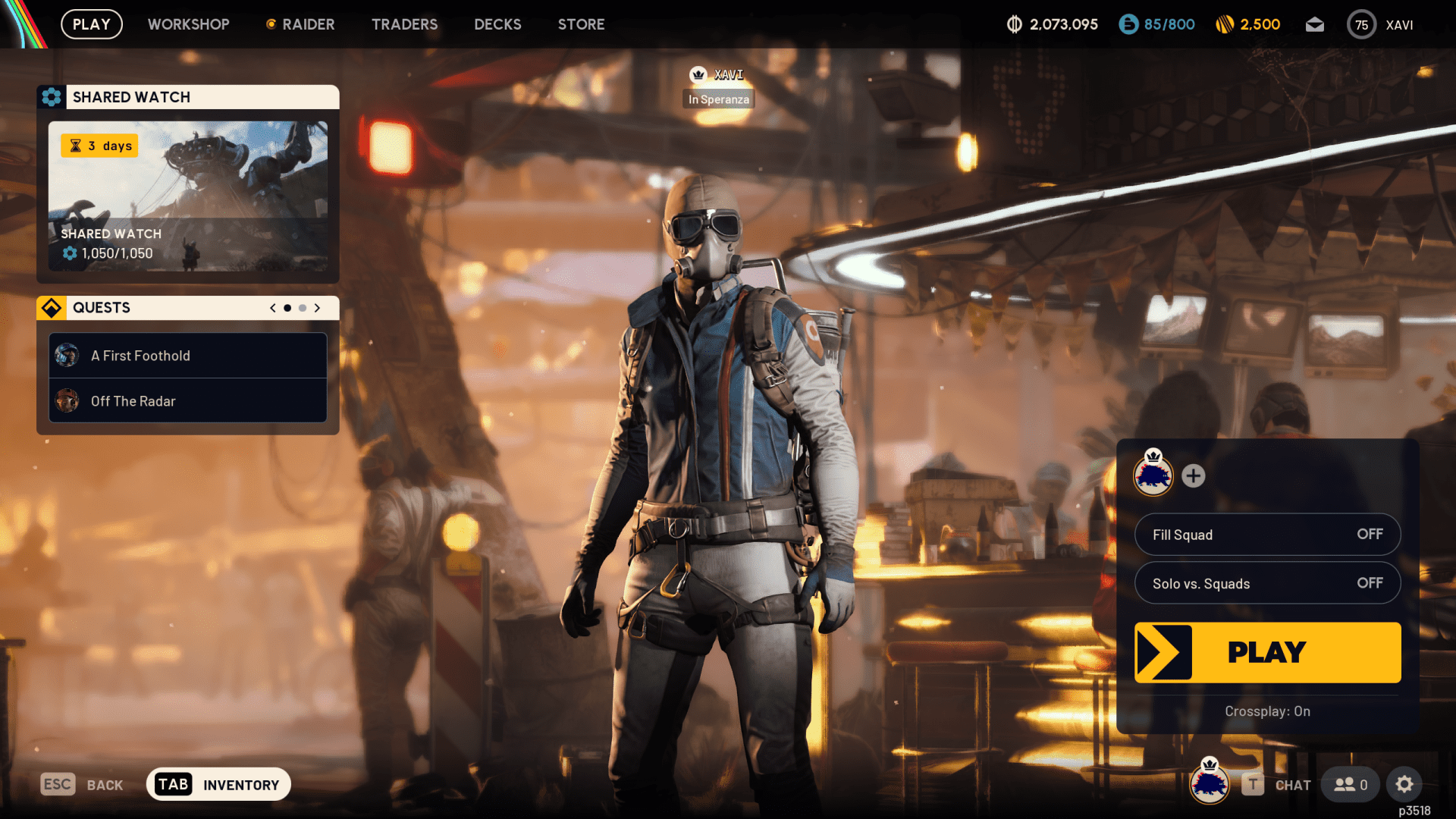Viewport: 1456px width, 819px height.
Task: Click the credits currency icon showing 2,073,095
Action: tap(1014, 24)
